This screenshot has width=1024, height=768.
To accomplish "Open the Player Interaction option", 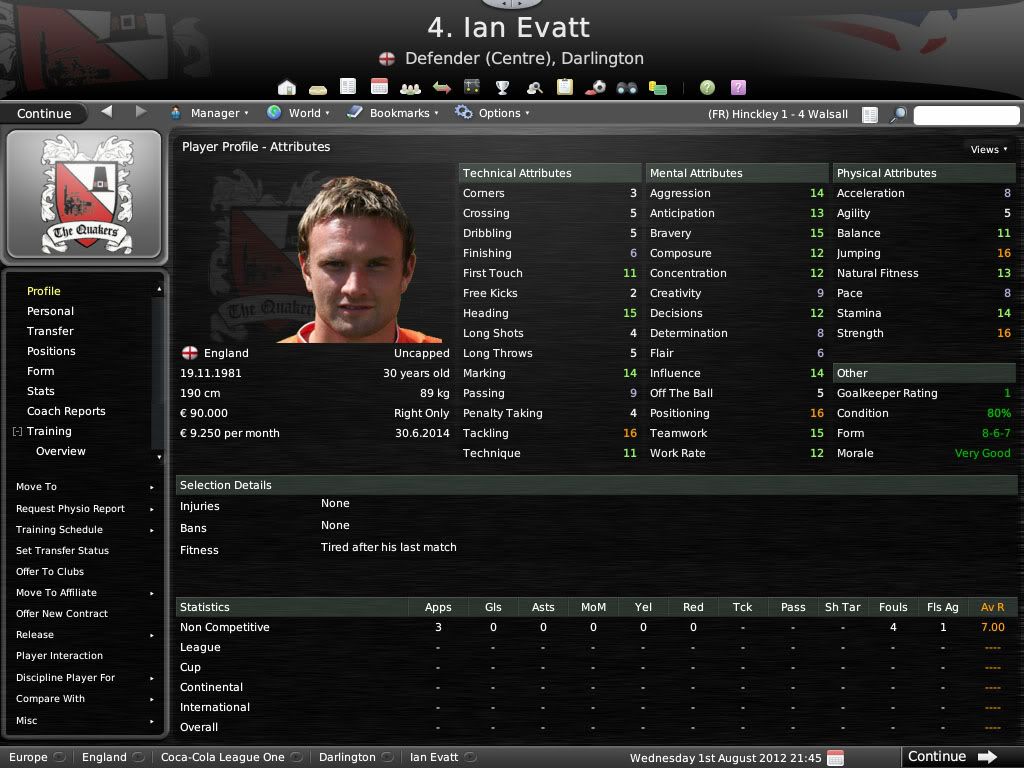I will (59, 655).
